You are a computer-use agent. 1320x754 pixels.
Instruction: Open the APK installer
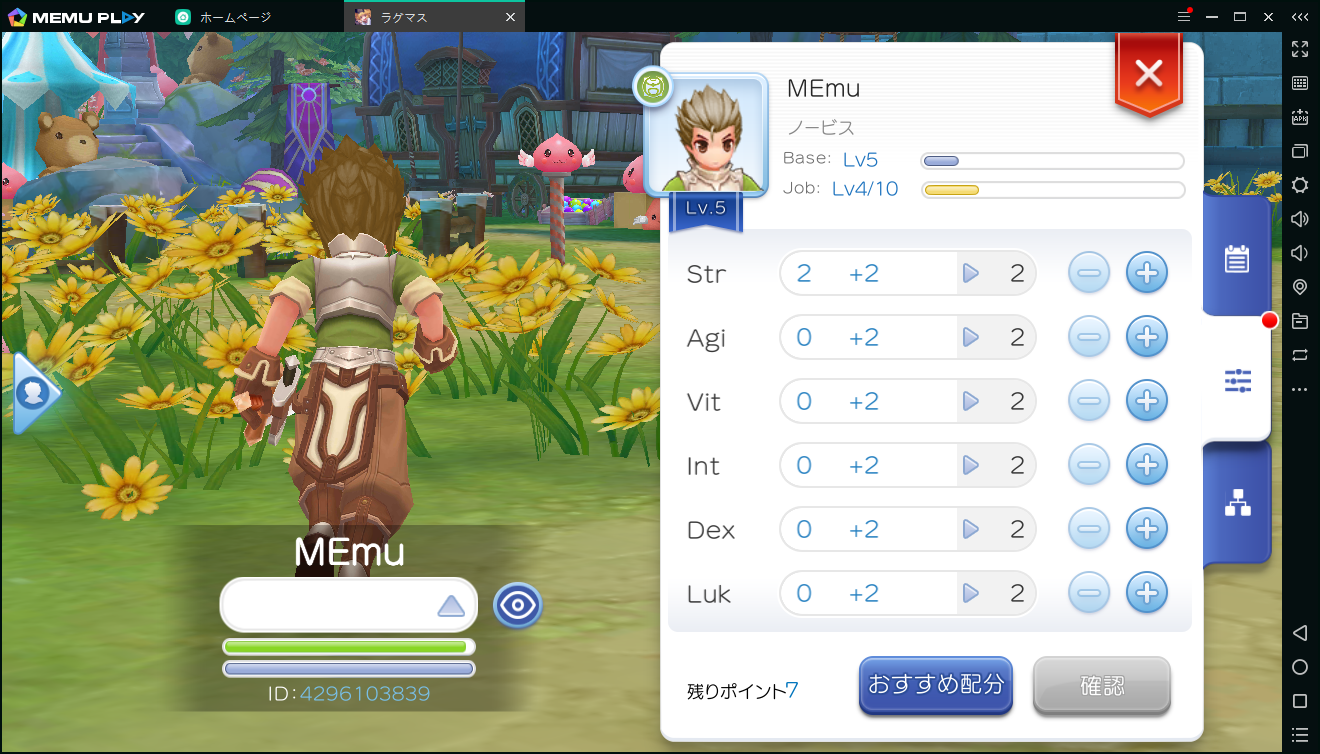click(x=1300, y=117)
